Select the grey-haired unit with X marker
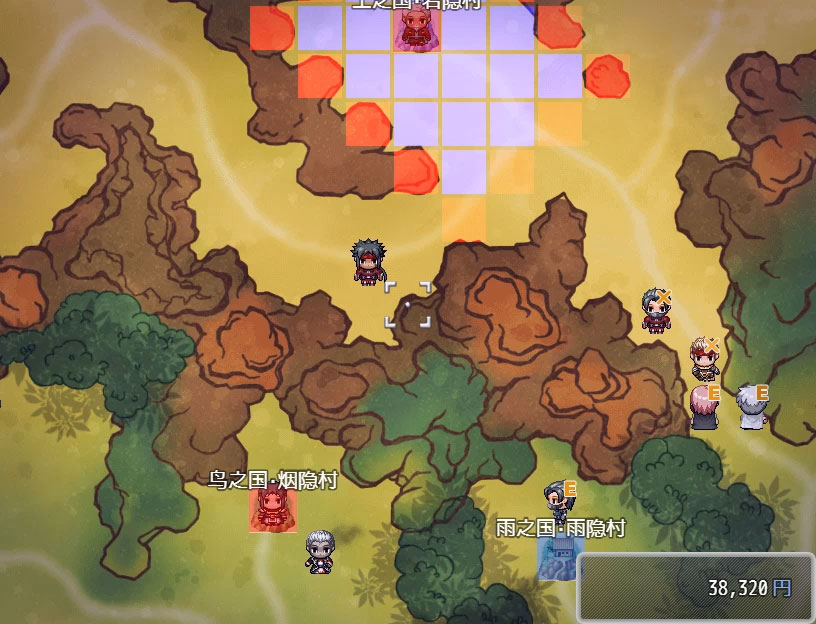This screenshot has height=624, width=816. click(657, 309)
